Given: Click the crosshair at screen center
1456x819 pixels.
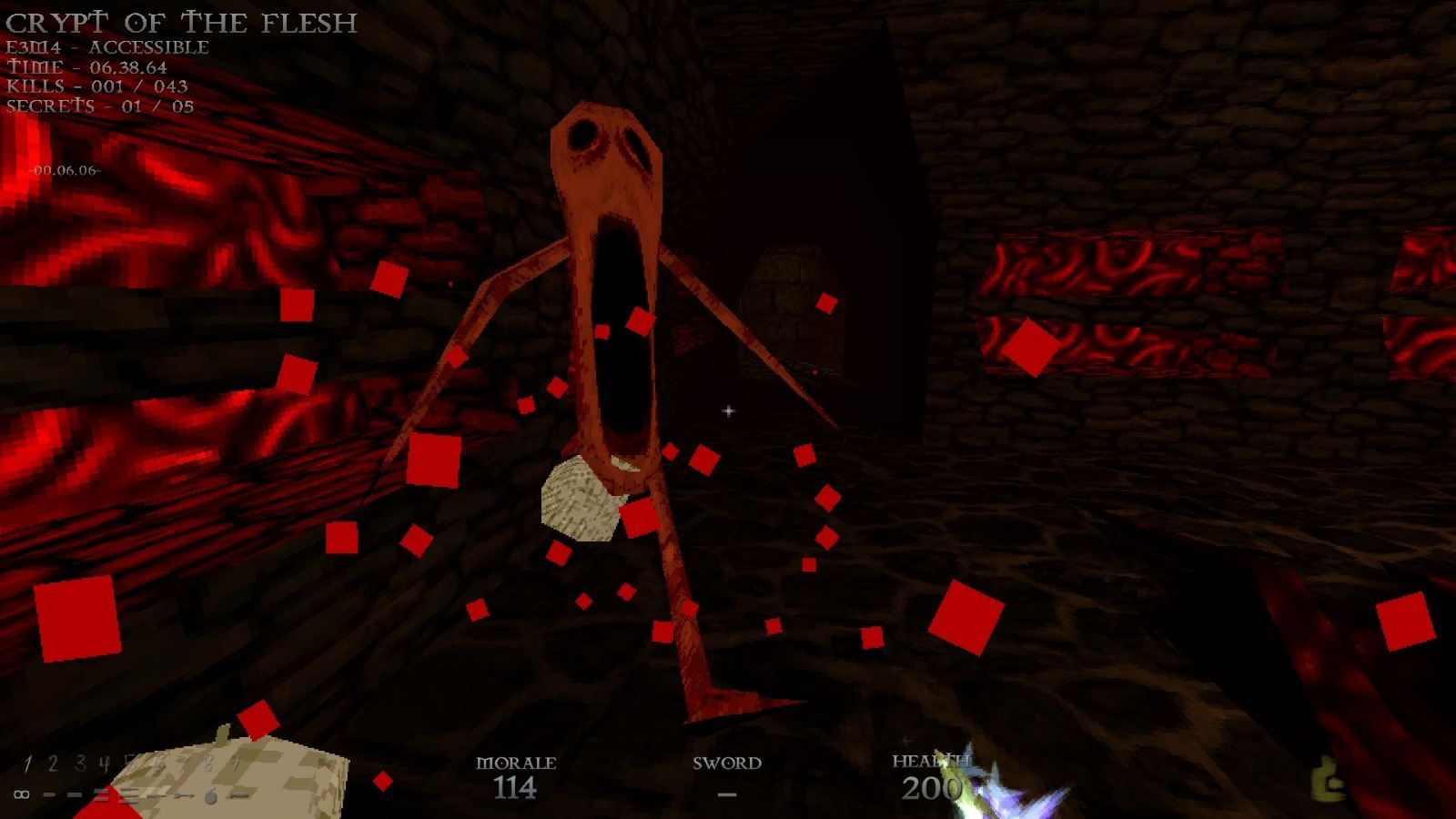Looking at the screenshot, I should pyautogui.click(x=727, y=411).
